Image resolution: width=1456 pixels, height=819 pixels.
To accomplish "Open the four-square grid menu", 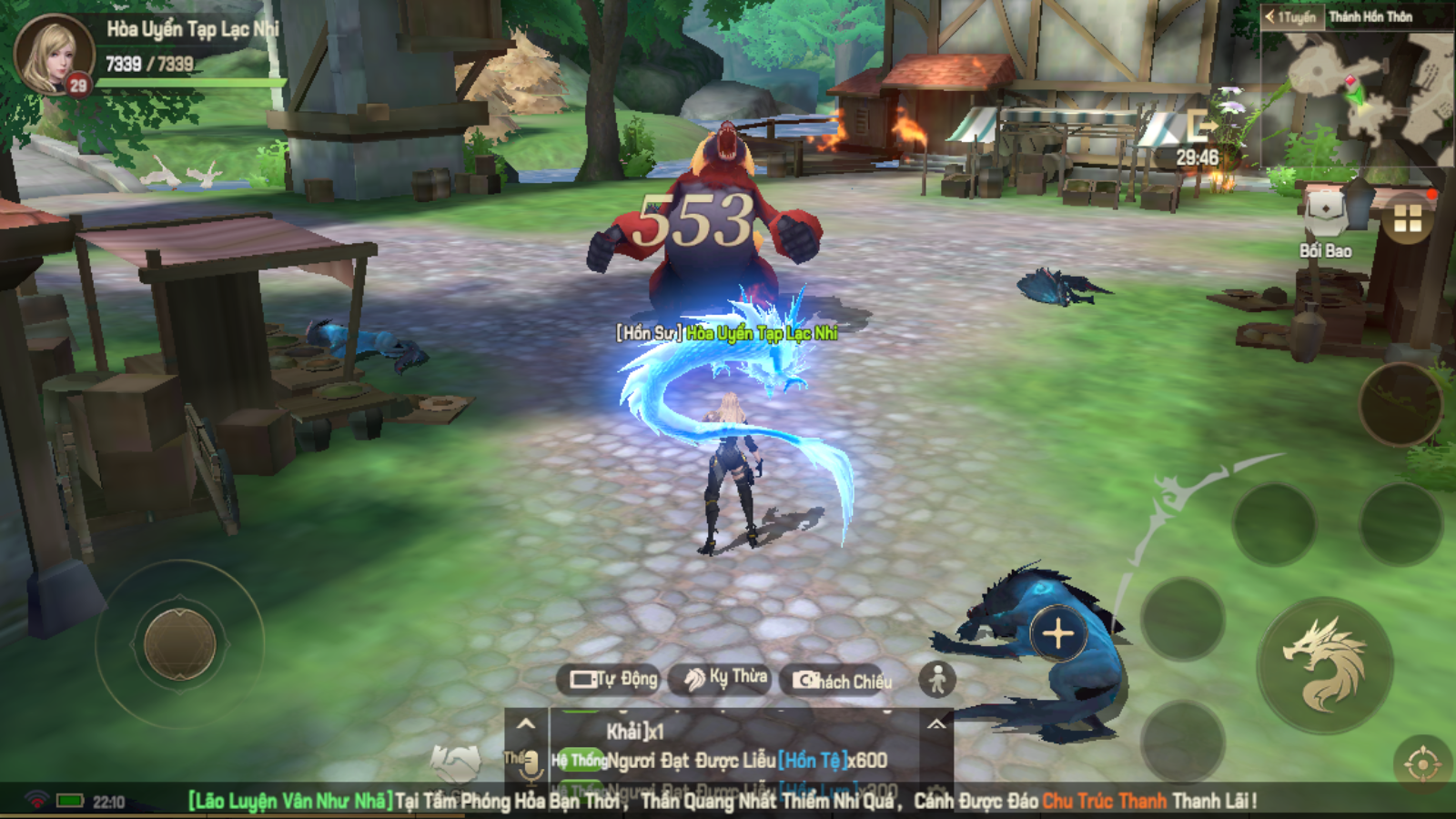I will click(x=1407, y=218).
